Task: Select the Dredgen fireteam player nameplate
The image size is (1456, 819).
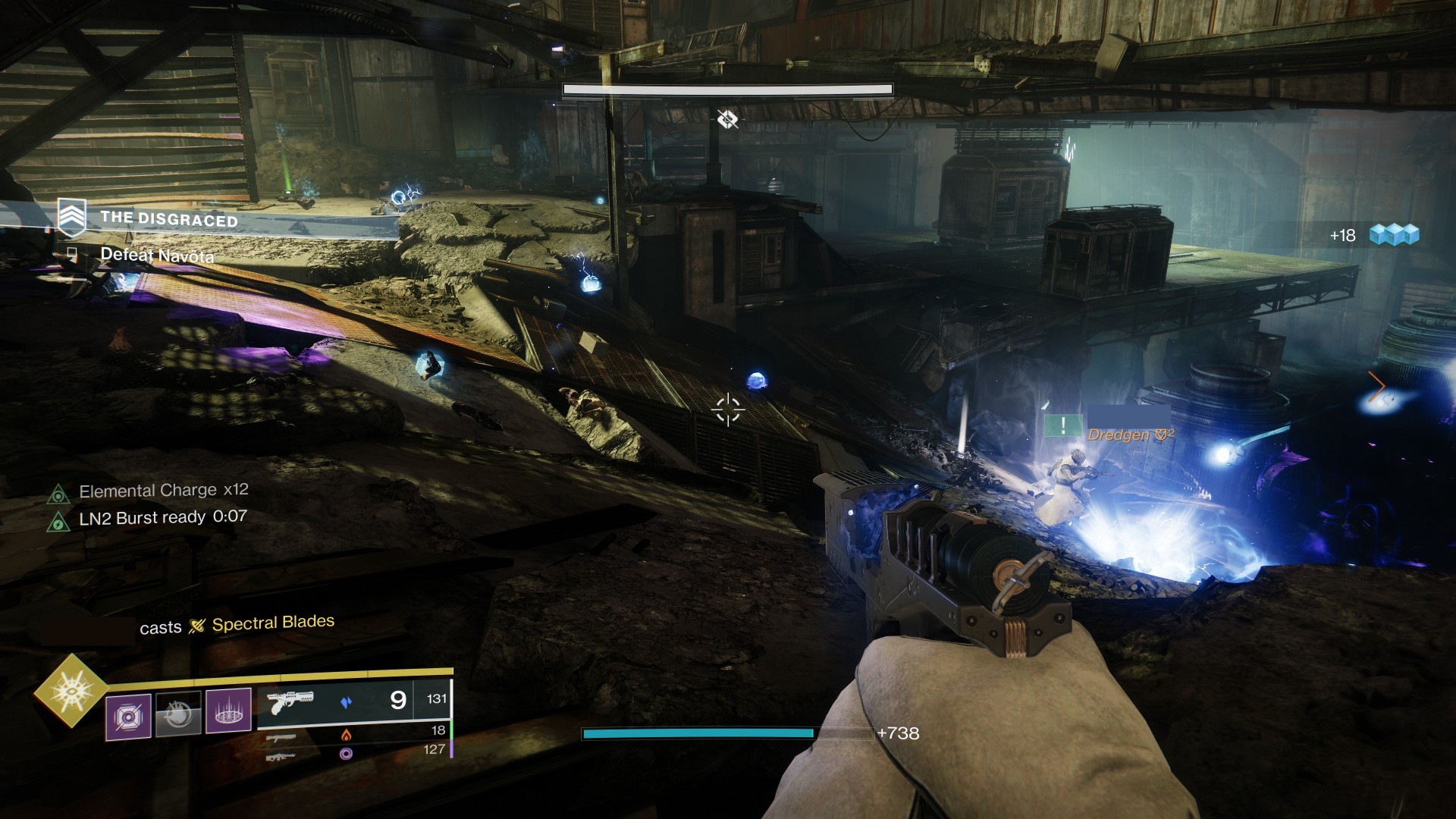Action: (x=1130, y=435)
